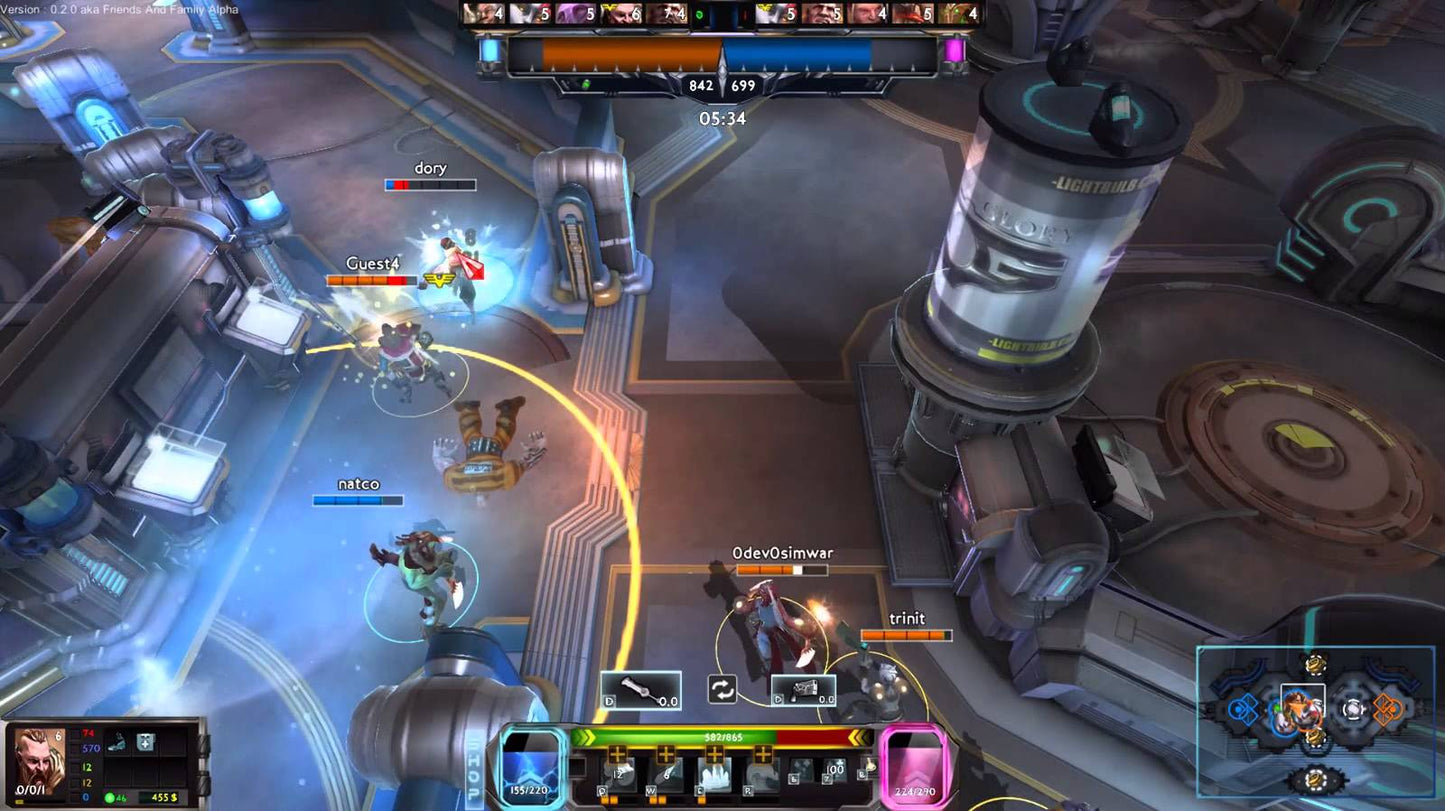Select the medkit item in the inventory
The width and height of the screenshot is (1445, 811).
tap(144, 743)
